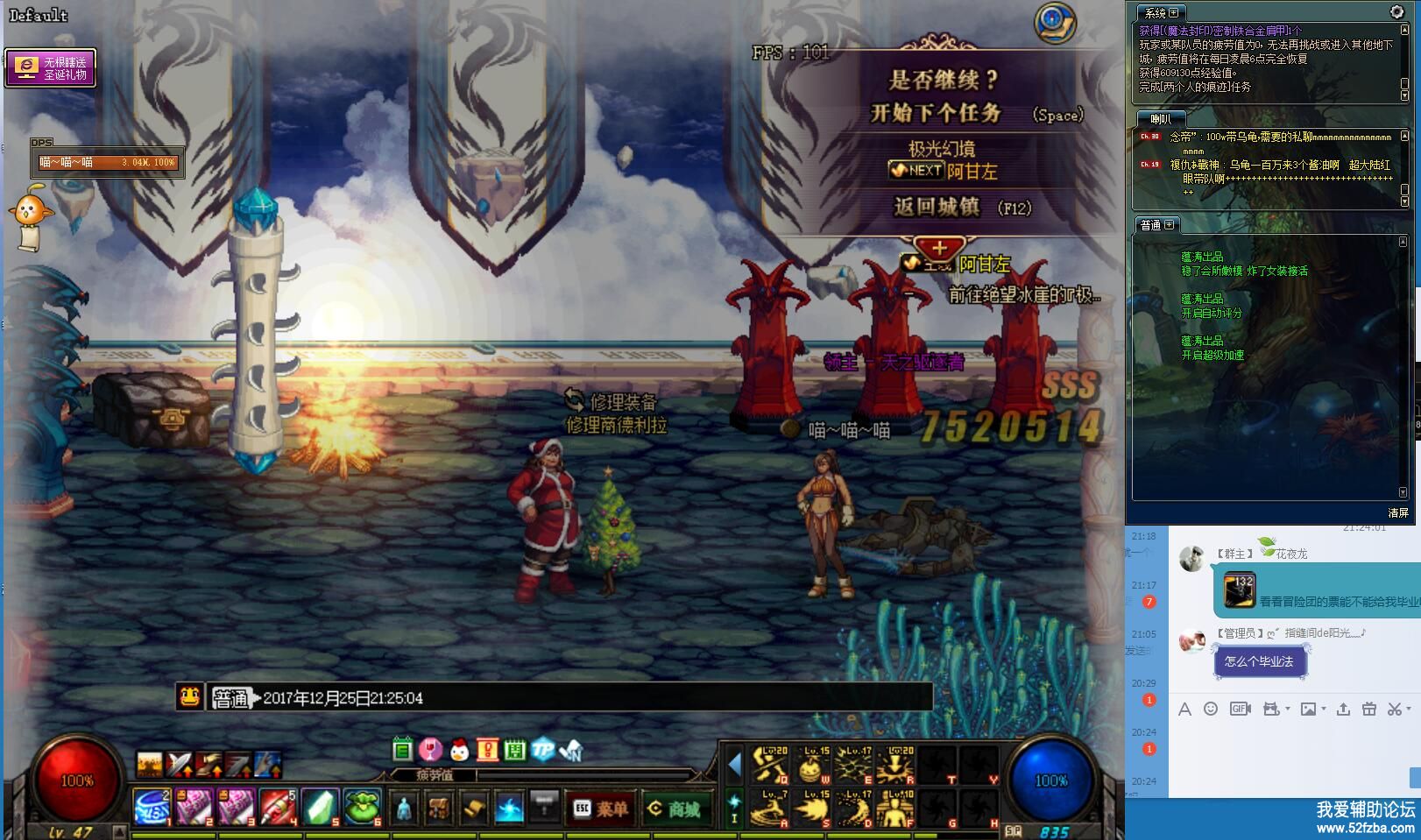Use the green crystal hotbar item

click(x=322, y=808)
